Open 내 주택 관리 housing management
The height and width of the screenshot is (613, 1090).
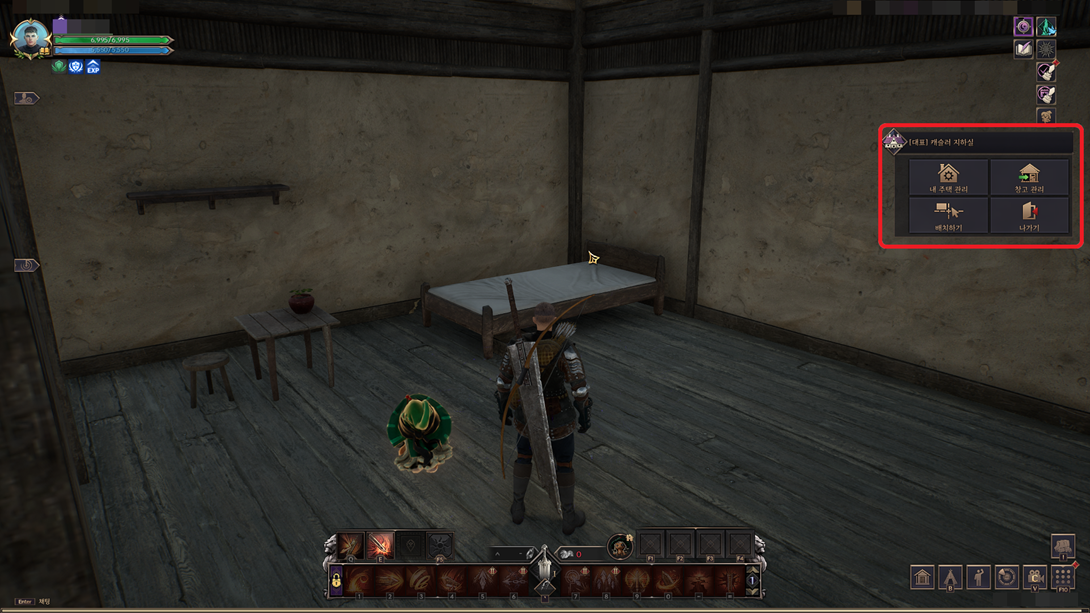948,178
